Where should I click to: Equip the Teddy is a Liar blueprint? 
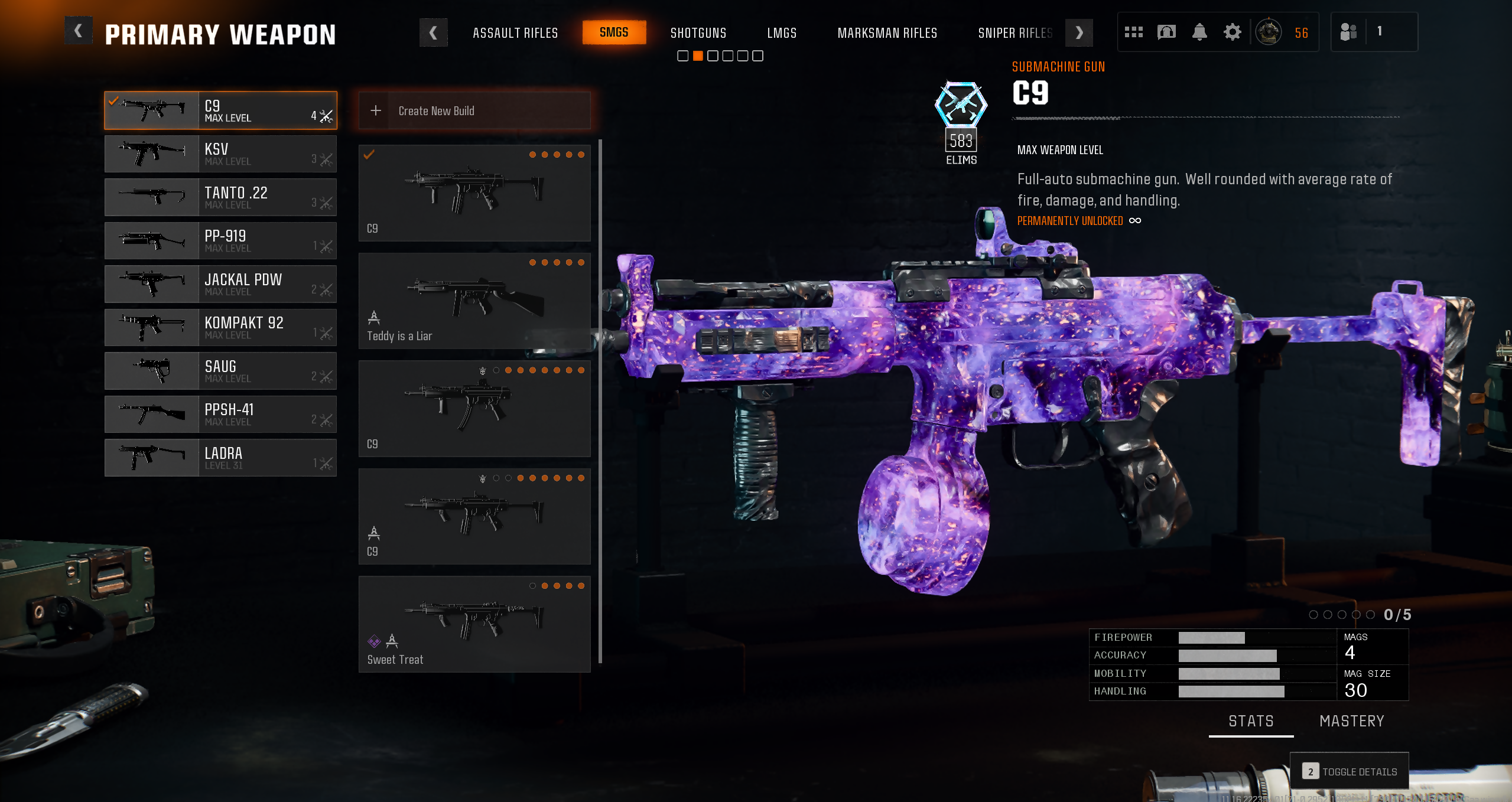474,301
